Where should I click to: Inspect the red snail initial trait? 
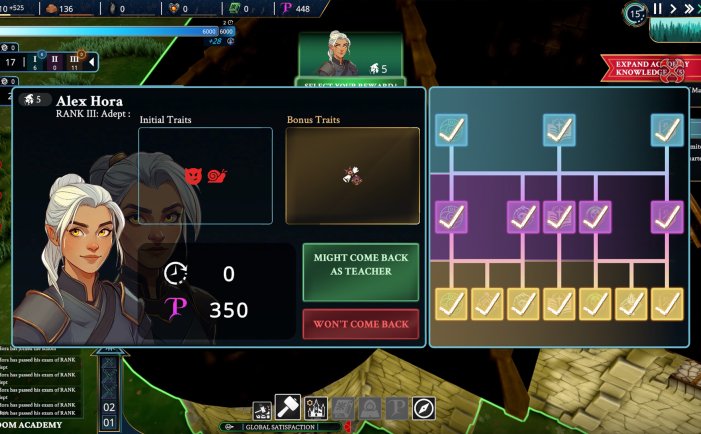point(217,176)
